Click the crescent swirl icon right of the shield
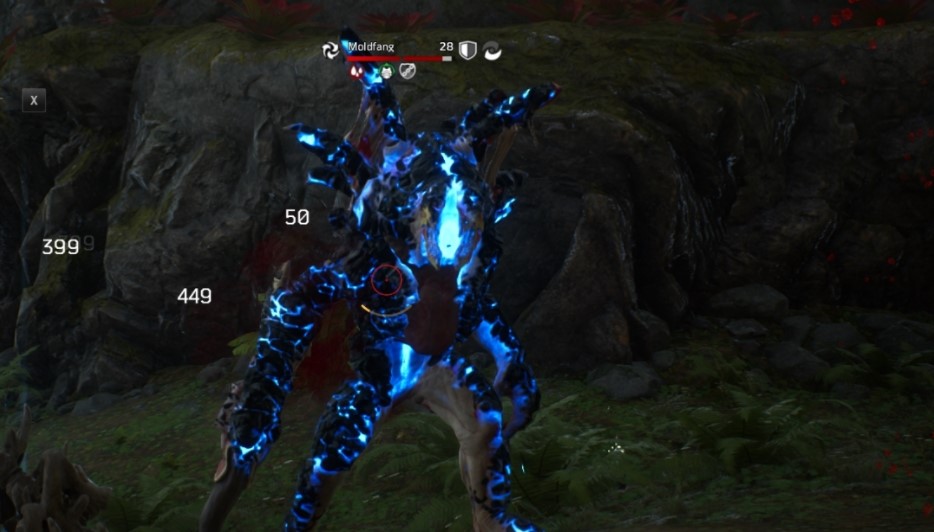Image resolution: width=934 pixels, height=532 pixels. tap(492, 50)
